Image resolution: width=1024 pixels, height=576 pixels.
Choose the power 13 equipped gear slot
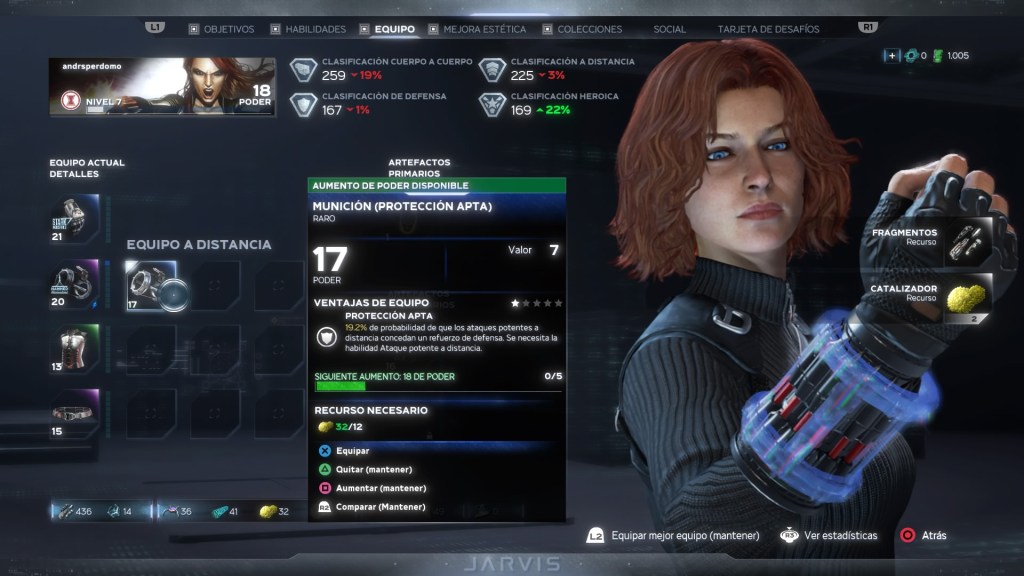[75, 349]
